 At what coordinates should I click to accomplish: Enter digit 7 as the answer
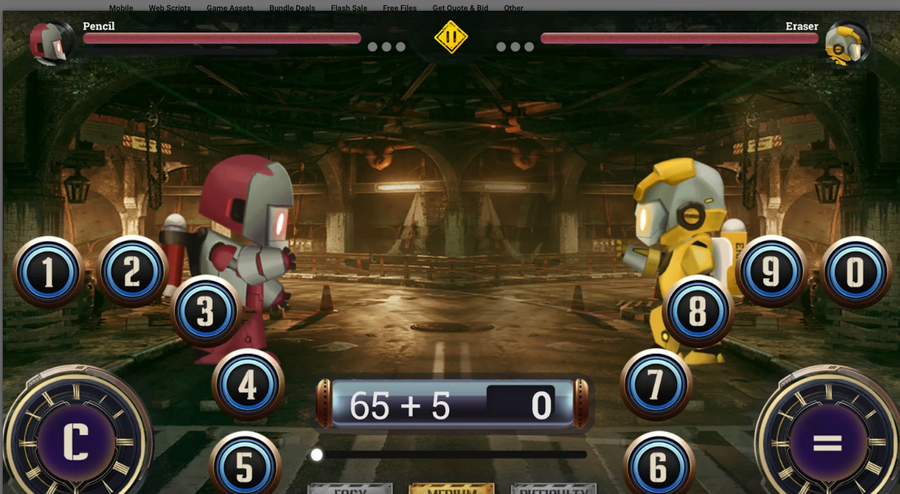(x=656, y=384)
